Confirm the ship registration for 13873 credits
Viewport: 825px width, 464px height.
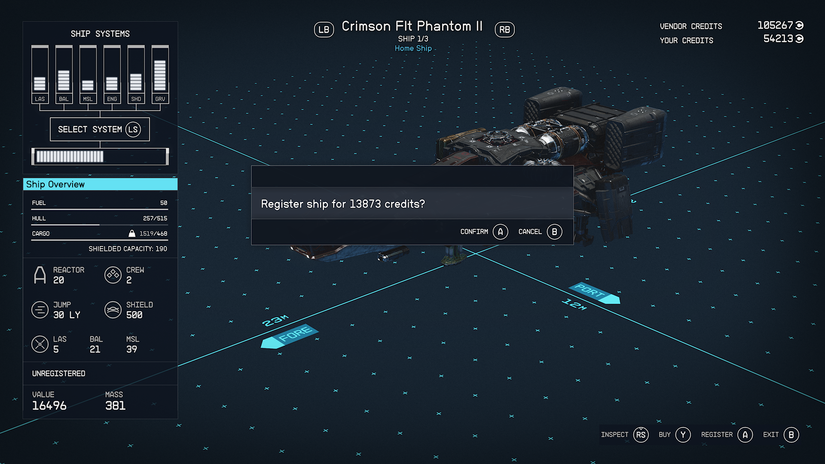click(484, 232)
